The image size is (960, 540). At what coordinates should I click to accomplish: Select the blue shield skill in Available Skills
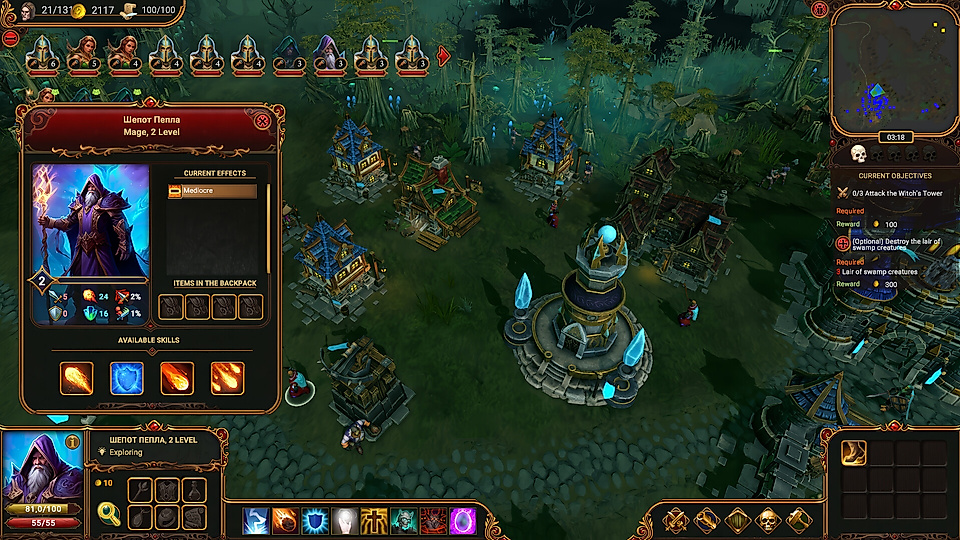tap(126, 378)
